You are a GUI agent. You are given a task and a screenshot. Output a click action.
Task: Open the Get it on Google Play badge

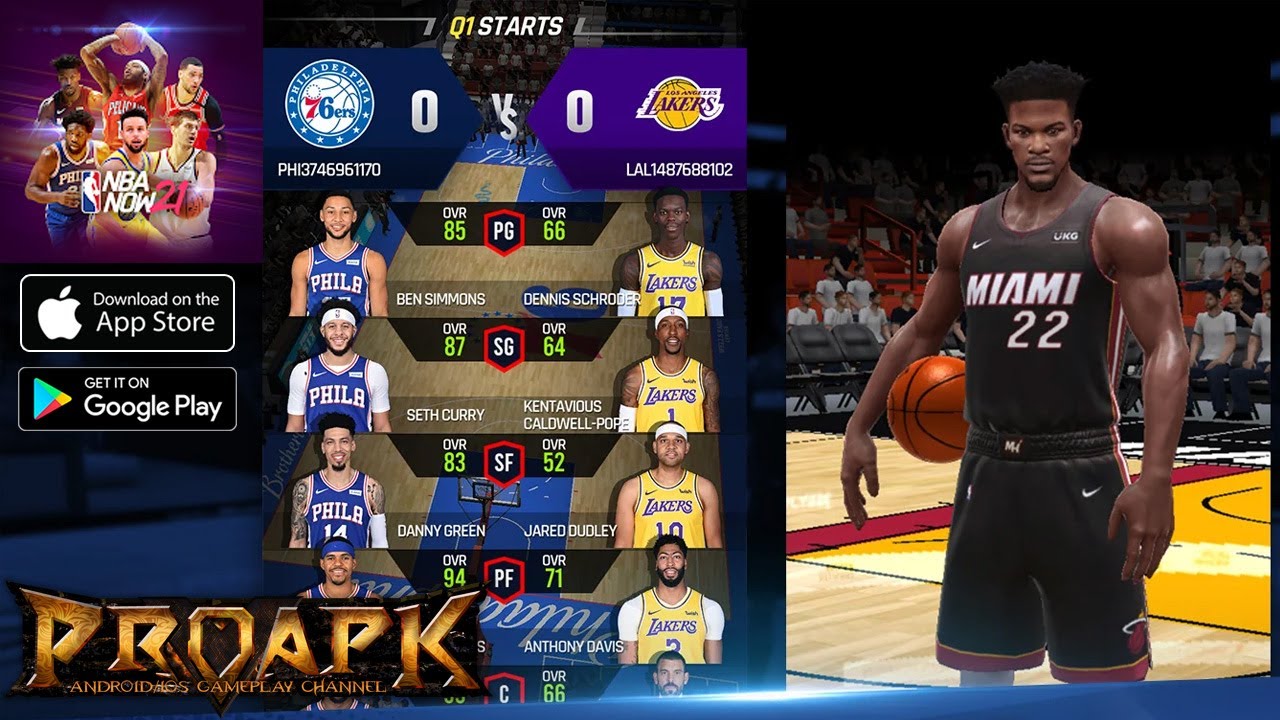[127, 399]
